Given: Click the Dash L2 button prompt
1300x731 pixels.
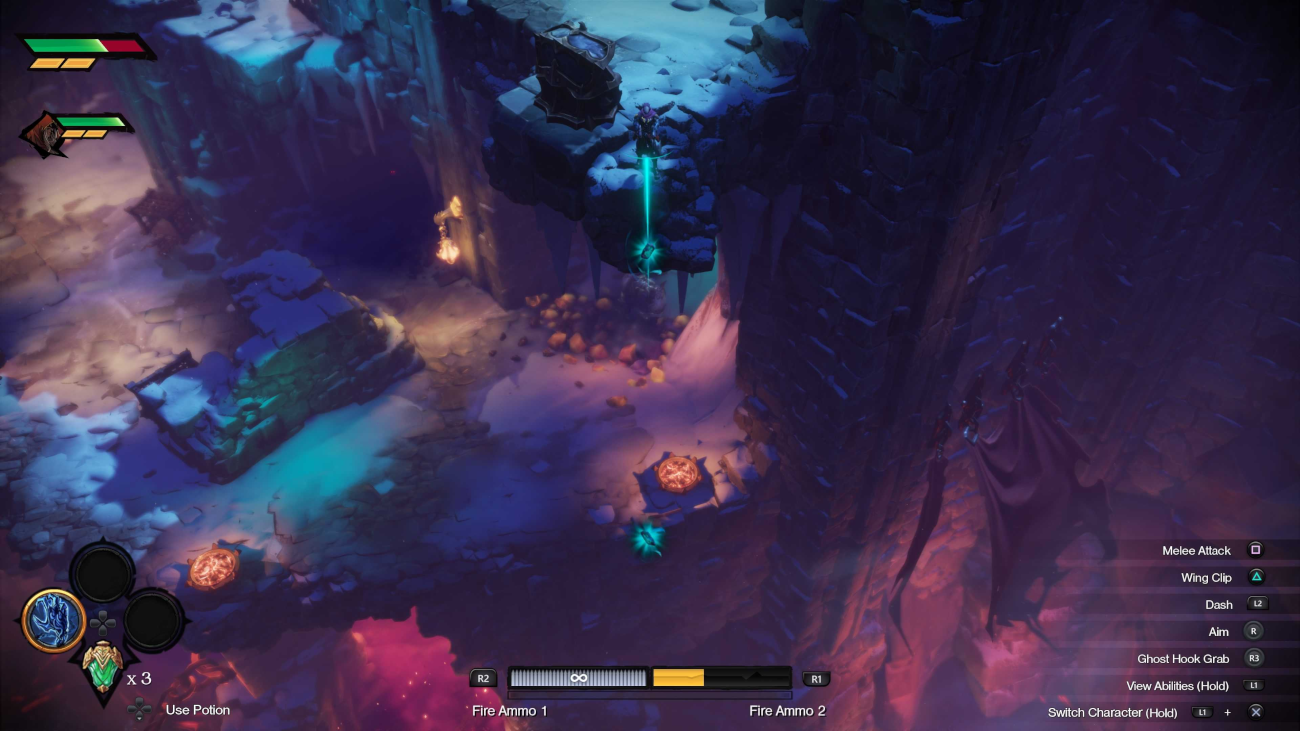Looking at the screenshot, I should click(1258, 604).
